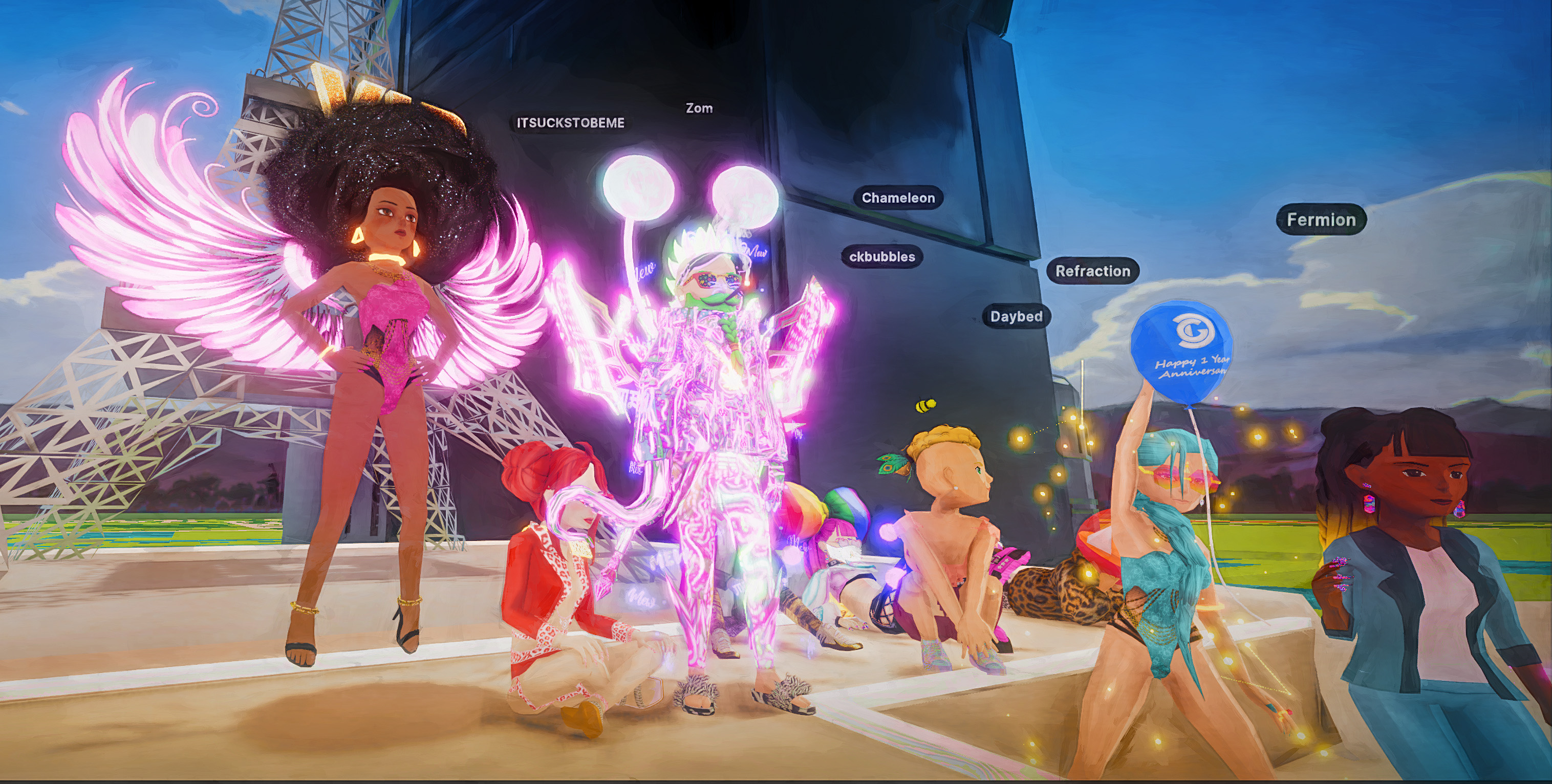1552x784 pixels.
Task: Select the Refraction name tag
Action: tap(1092, 271)
